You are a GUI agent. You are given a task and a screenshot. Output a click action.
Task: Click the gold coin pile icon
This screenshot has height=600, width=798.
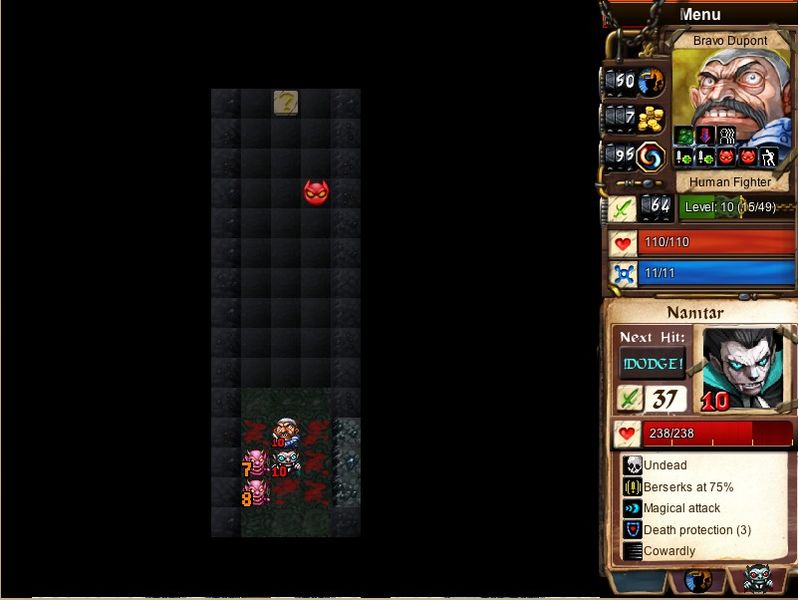tap(651, 119)
